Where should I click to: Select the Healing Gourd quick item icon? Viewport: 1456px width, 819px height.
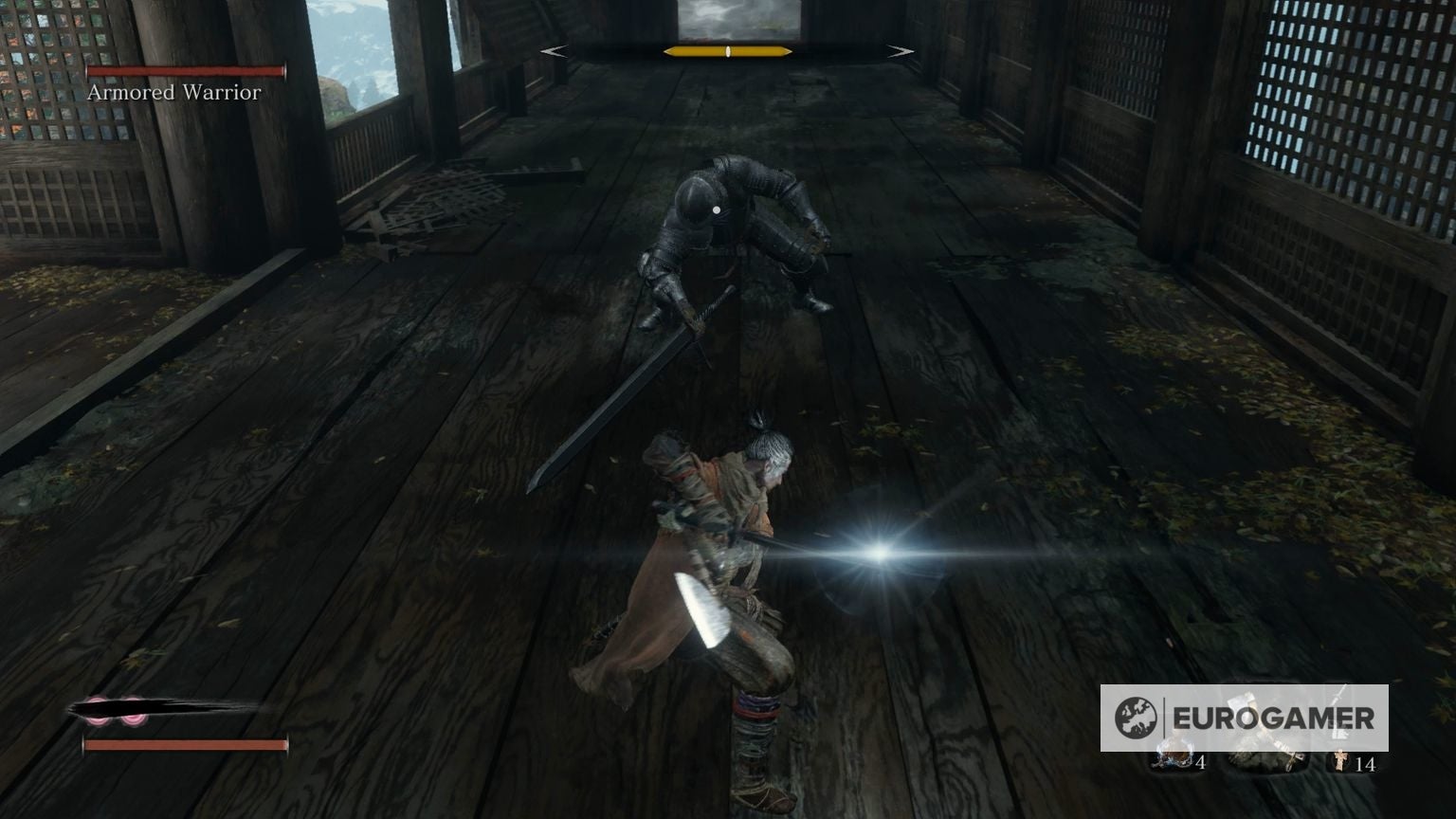pos(1174,756)
